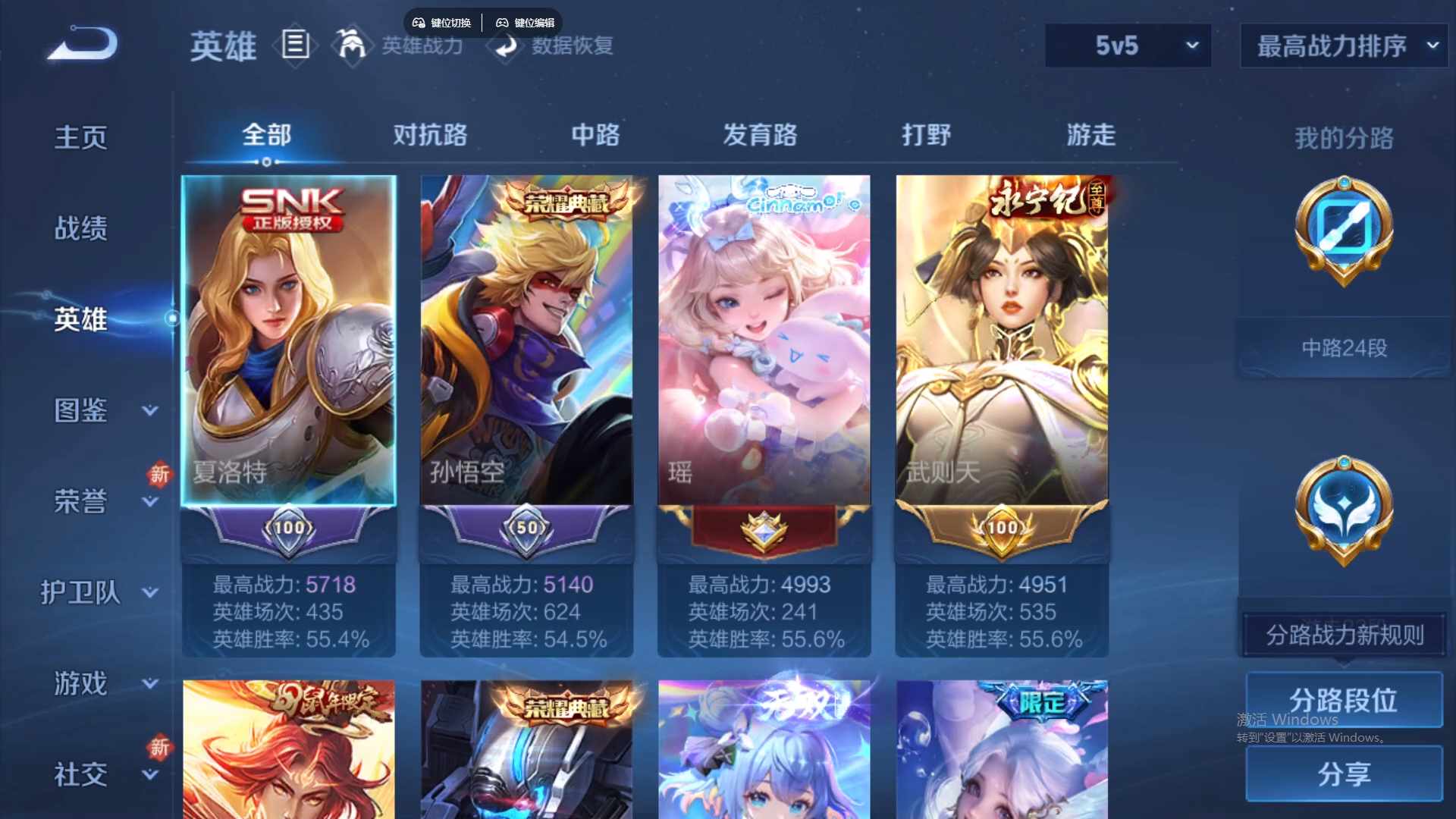Click the hero list icon beside 英雄
This screenshot has height=819, width=1456.
[x=294, y=45]
